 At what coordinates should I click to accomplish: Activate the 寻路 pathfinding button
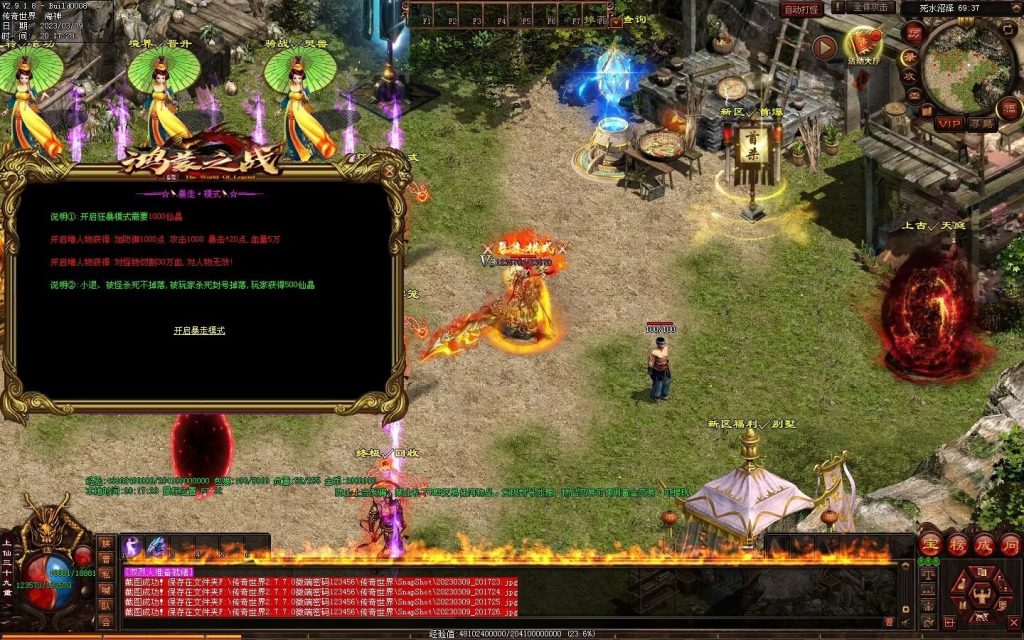[x=981, y=123]
